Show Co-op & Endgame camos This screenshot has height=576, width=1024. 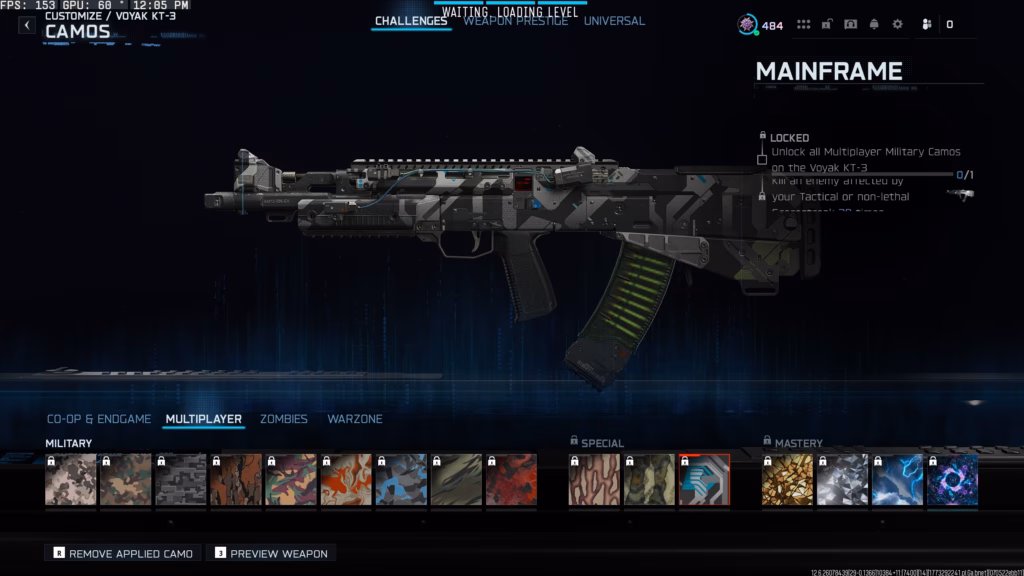point(99,419)
